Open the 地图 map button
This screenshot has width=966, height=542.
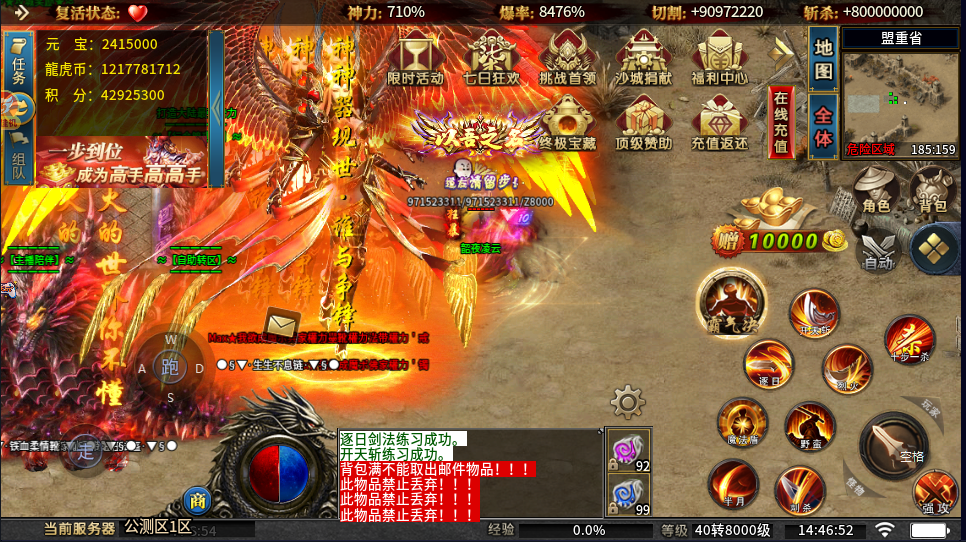click(822, 59)
